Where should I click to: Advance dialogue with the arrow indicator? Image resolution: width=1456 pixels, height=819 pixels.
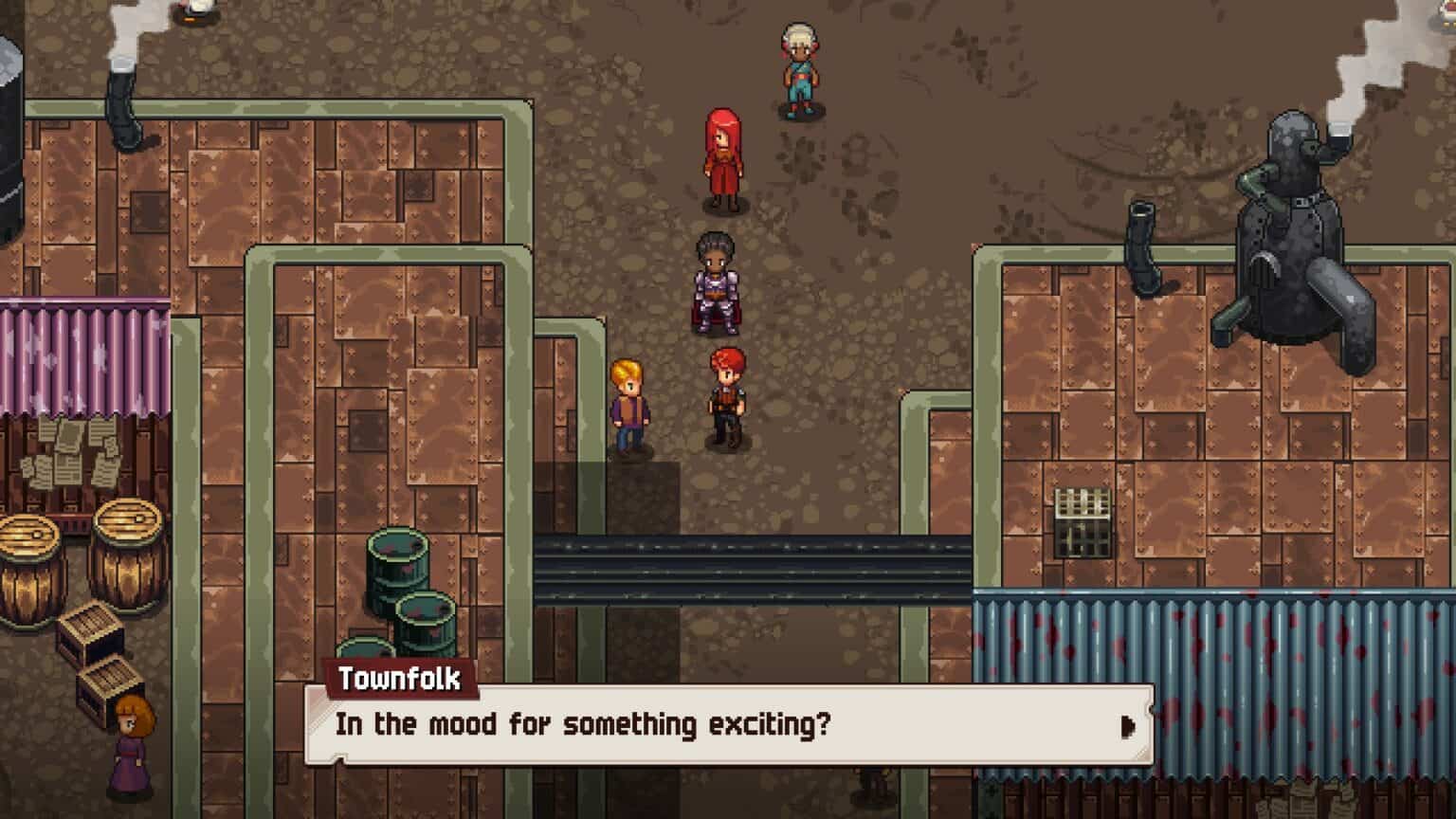[1127, 726]
